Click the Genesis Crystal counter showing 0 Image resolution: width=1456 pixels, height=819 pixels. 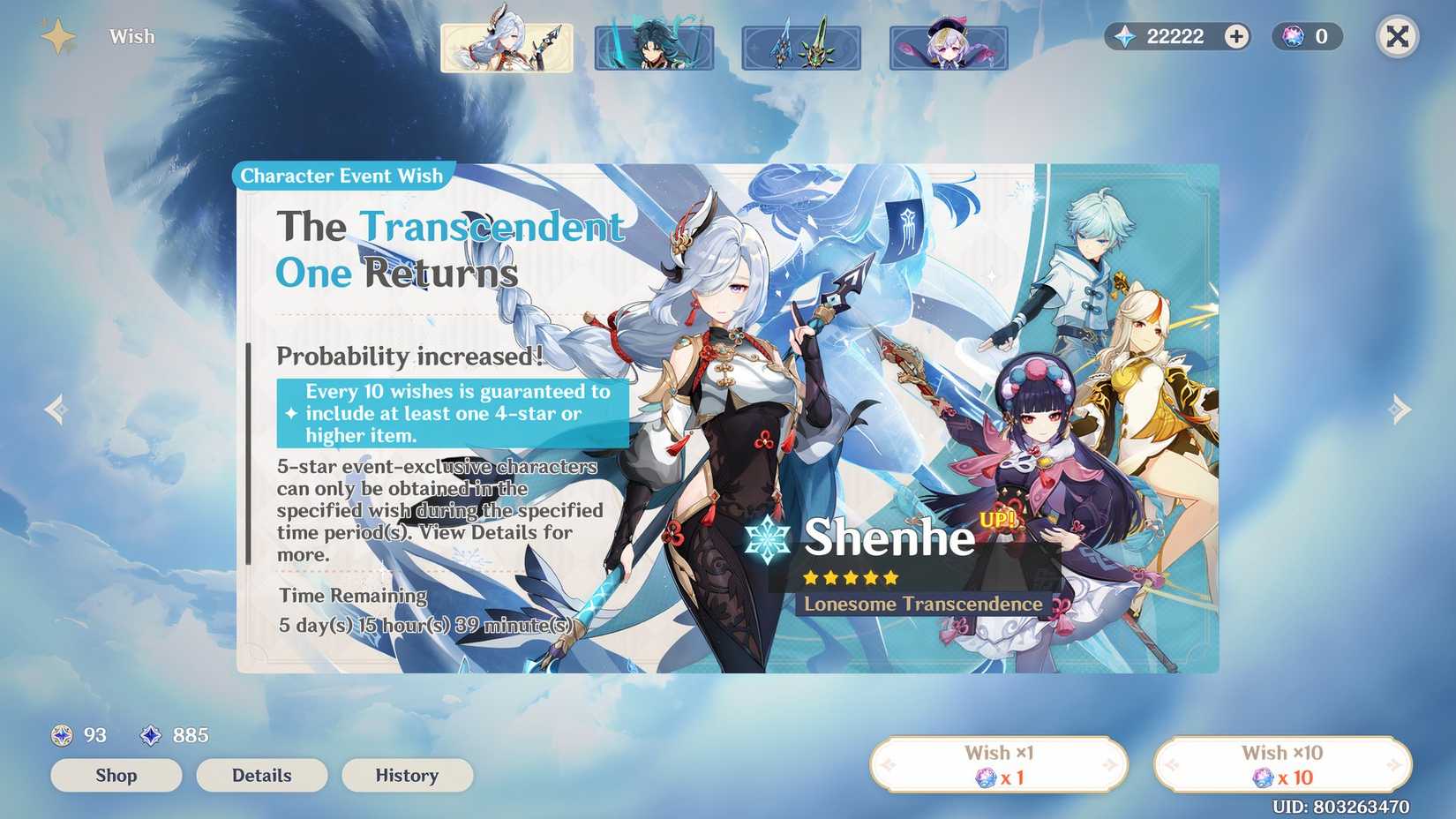pyautogui.click(x=1307, y=36)
